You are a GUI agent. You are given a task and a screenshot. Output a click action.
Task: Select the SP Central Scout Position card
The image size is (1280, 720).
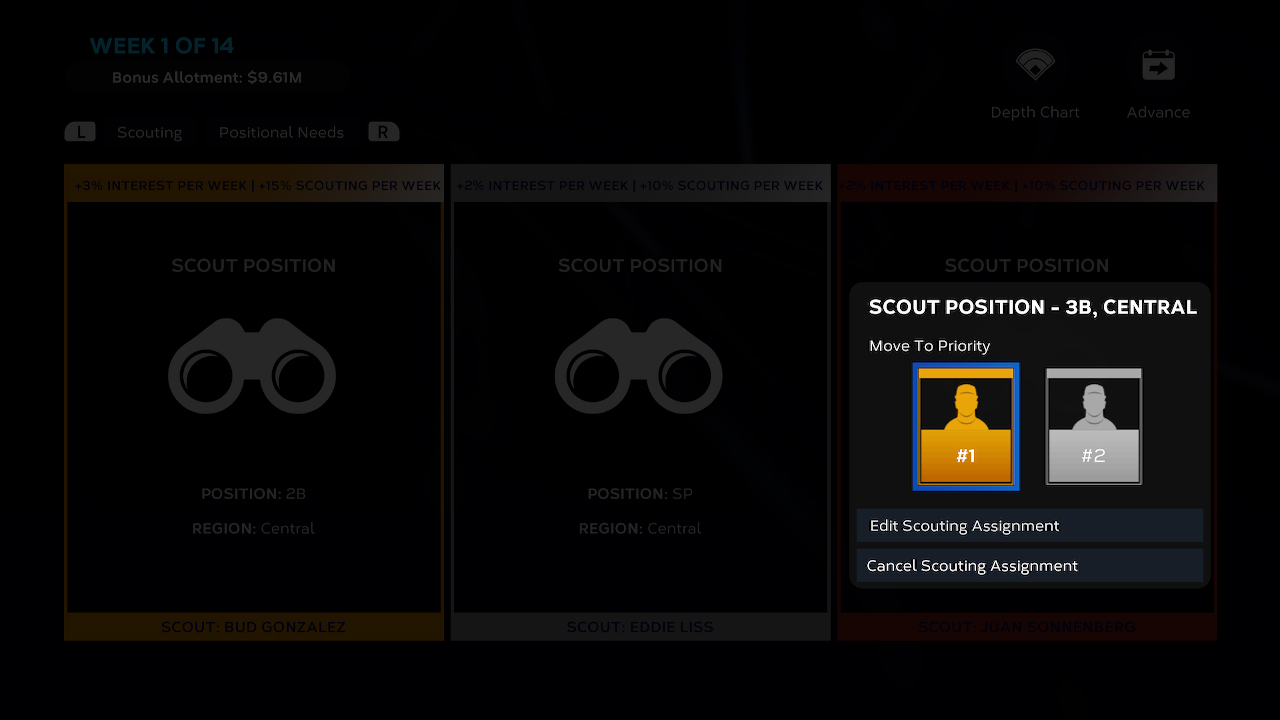pyautogui.click(x=639, y=400)
